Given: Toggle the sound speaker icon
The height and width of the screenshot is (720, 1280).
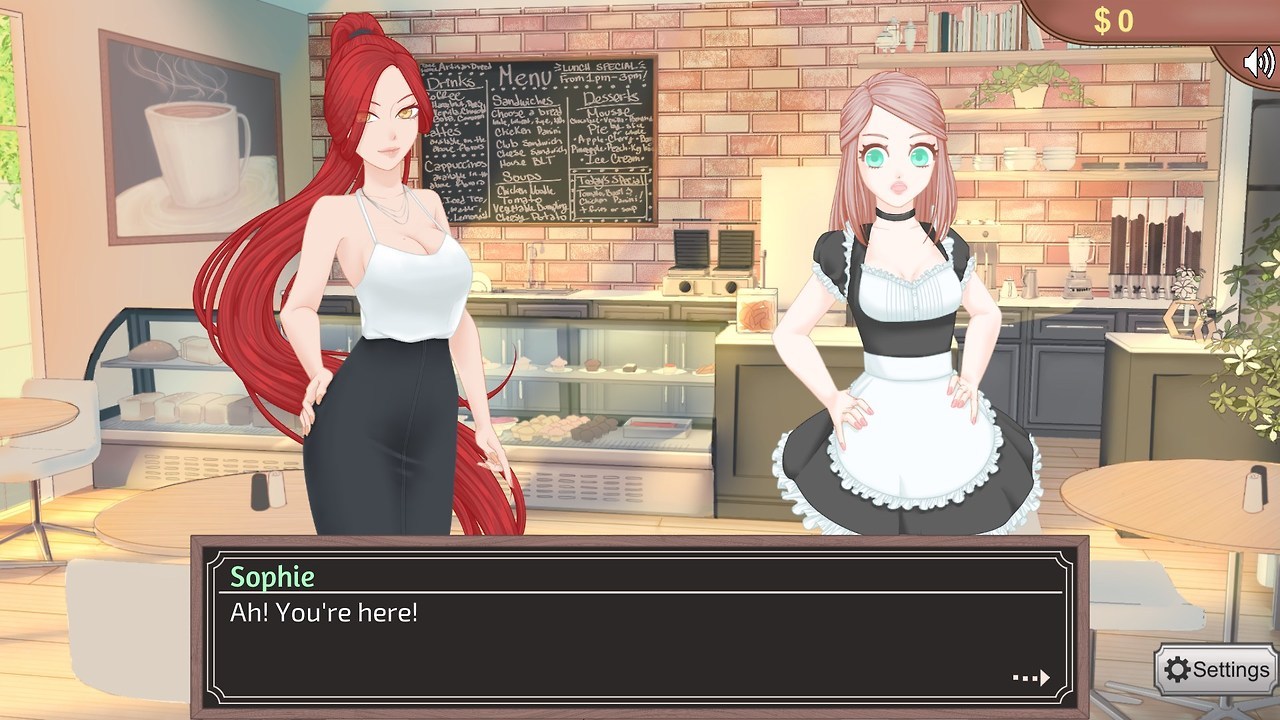Looking at the screenshot, I should click(1258, 63).
